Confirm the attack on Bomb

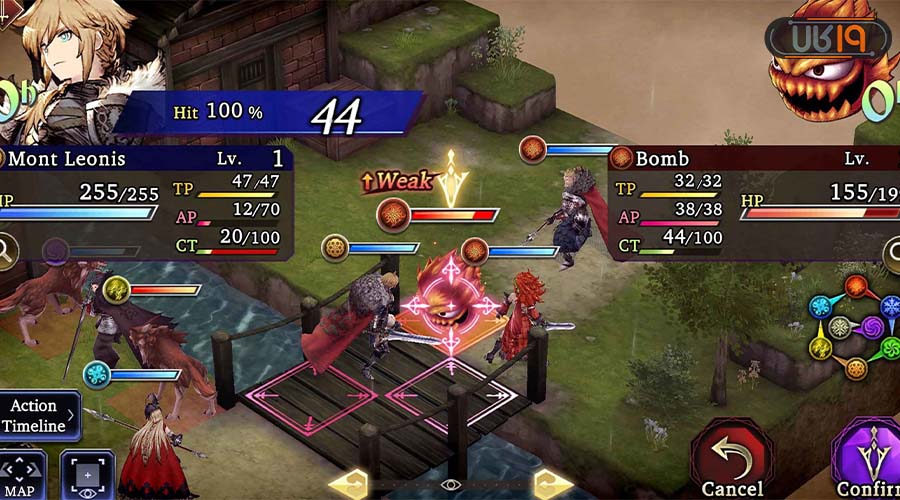pos(868,462)
